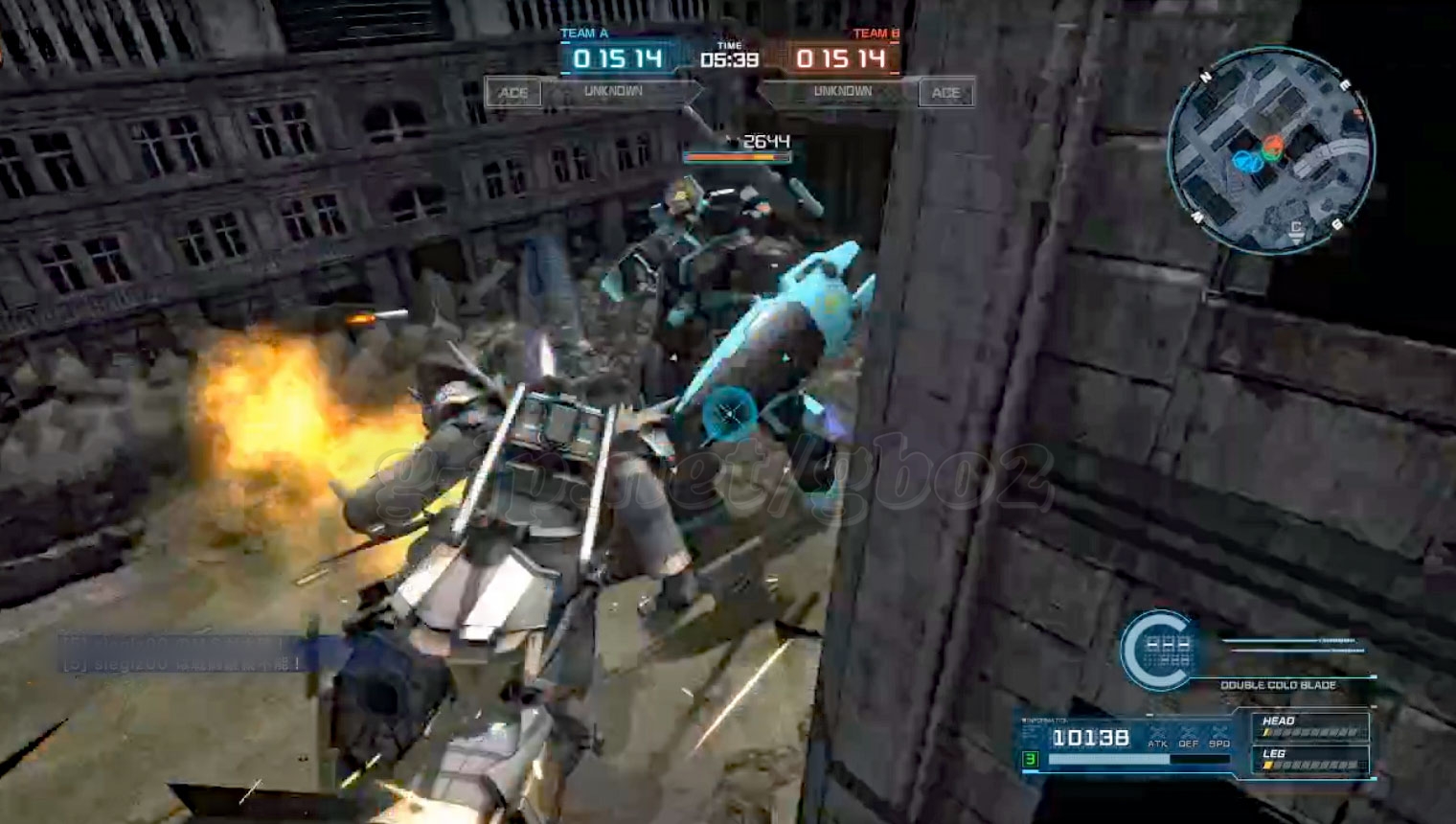The height and width of the screenshot is (824, 1456).
Task: Click the ATK status icon
Action: pos(1158,736)
